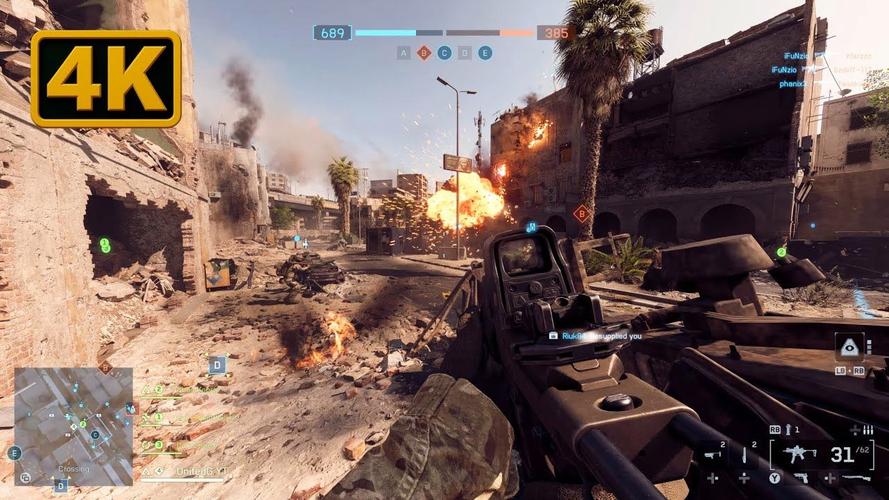Select the blue E objective circle
The height and width of the screenshot is (500, 889).
click(x=485, y=53)
